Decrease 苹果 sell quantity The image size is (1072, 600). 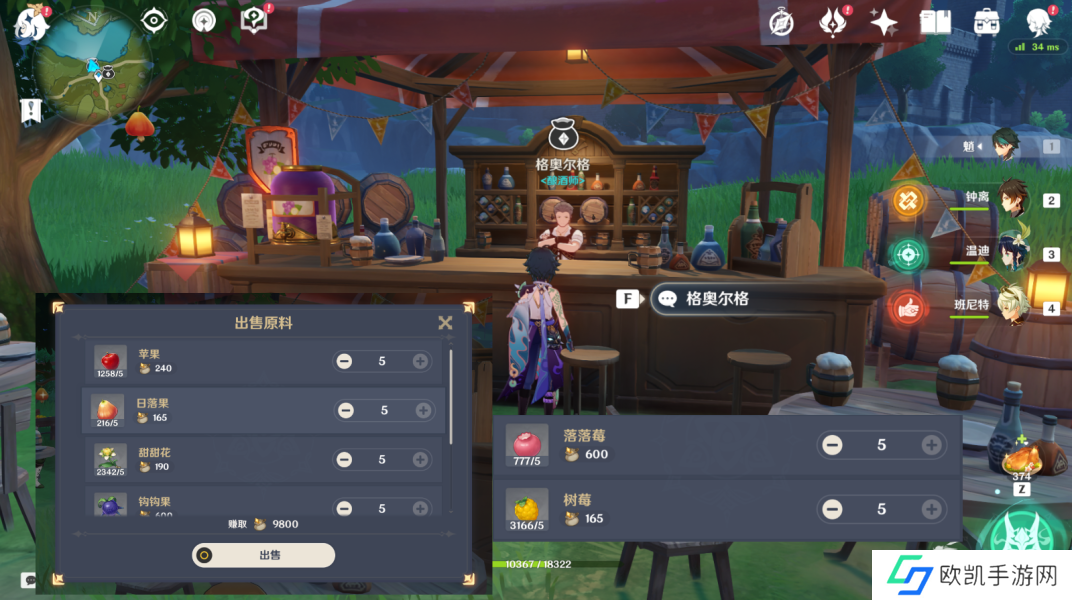point(344,361)
